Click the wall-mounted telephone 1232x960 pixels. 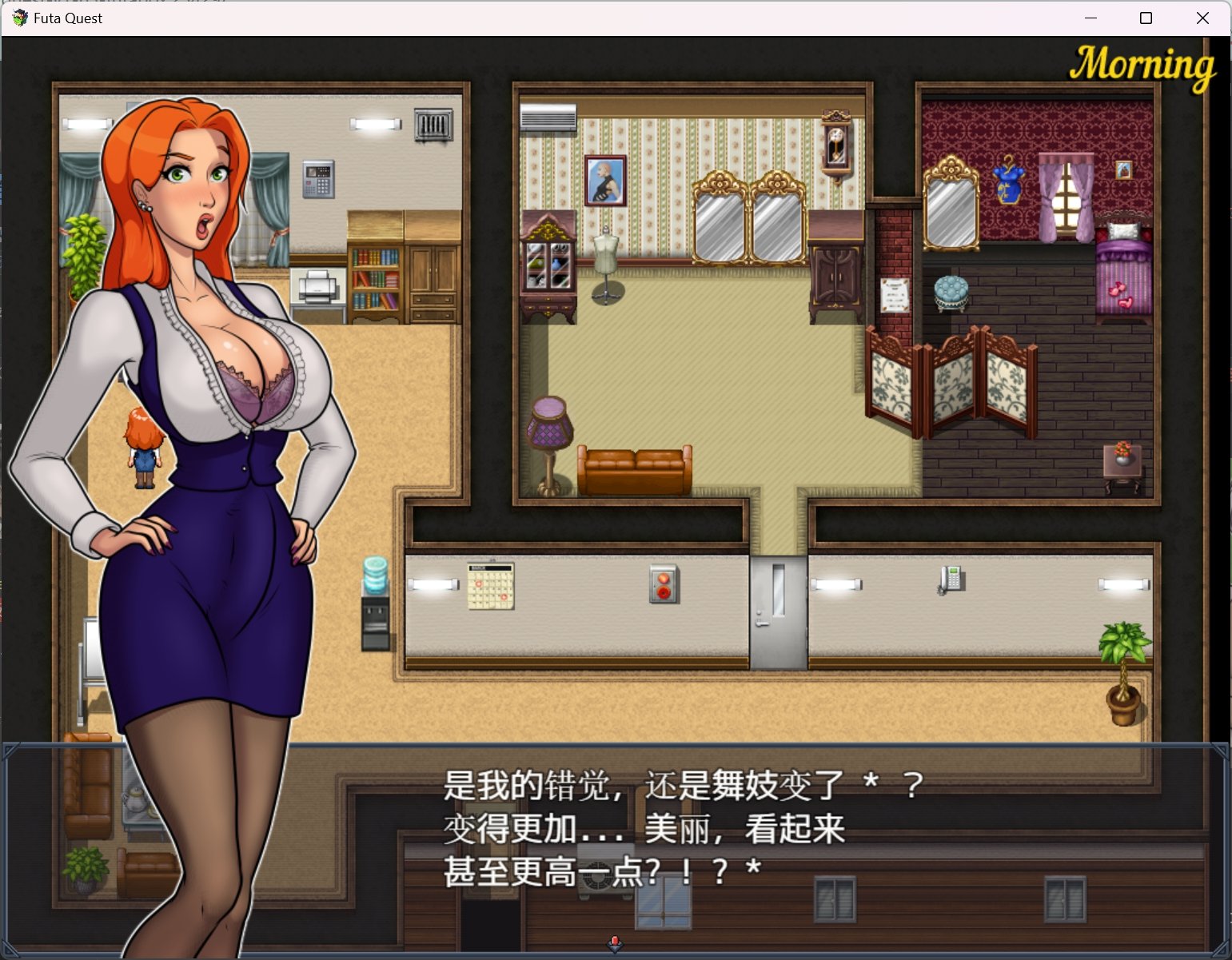point(951,577)
